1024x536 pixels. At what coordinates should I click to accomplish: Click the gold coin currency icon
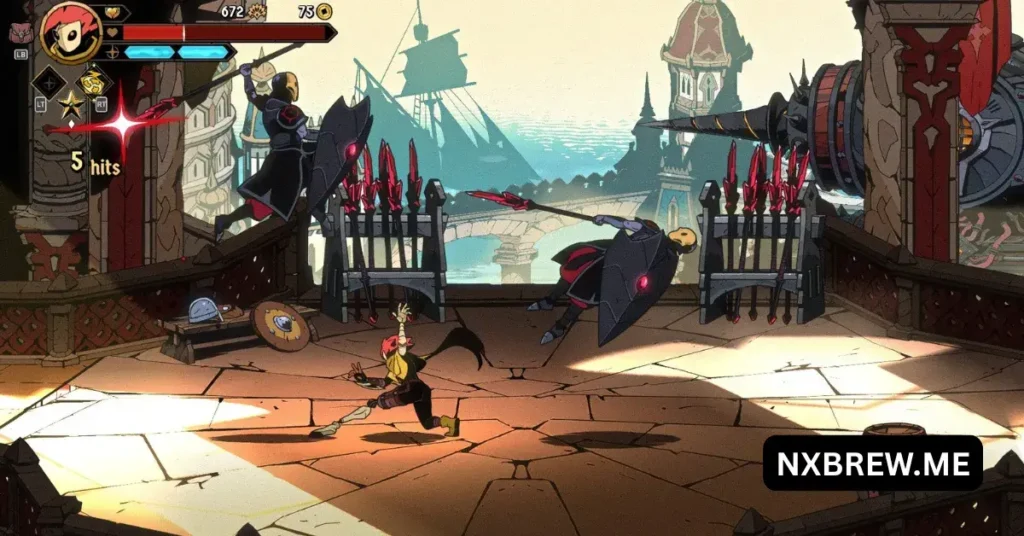click(324, 12)
